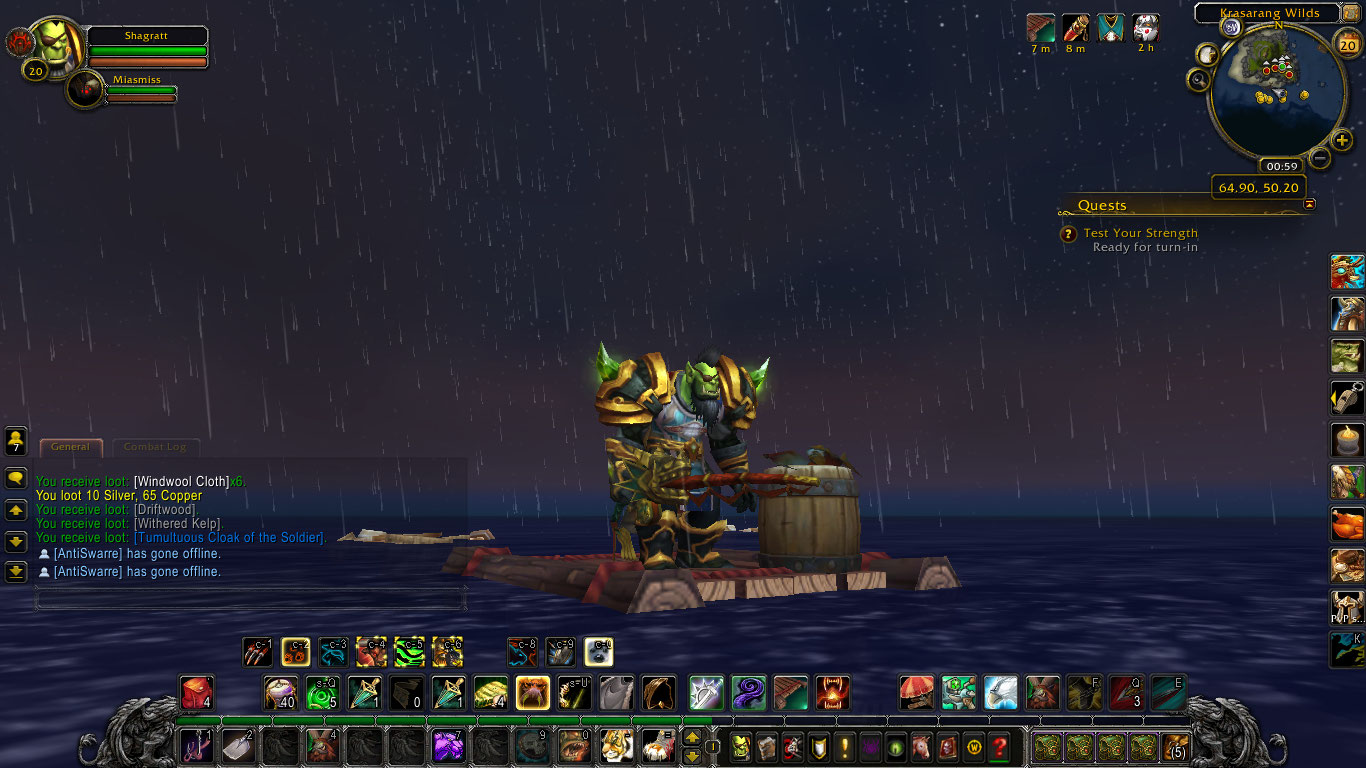This screenshot has height=768, width=1366.
Task: Click the raft buff icon with 7 m
Action: (x=1040, y=28)
